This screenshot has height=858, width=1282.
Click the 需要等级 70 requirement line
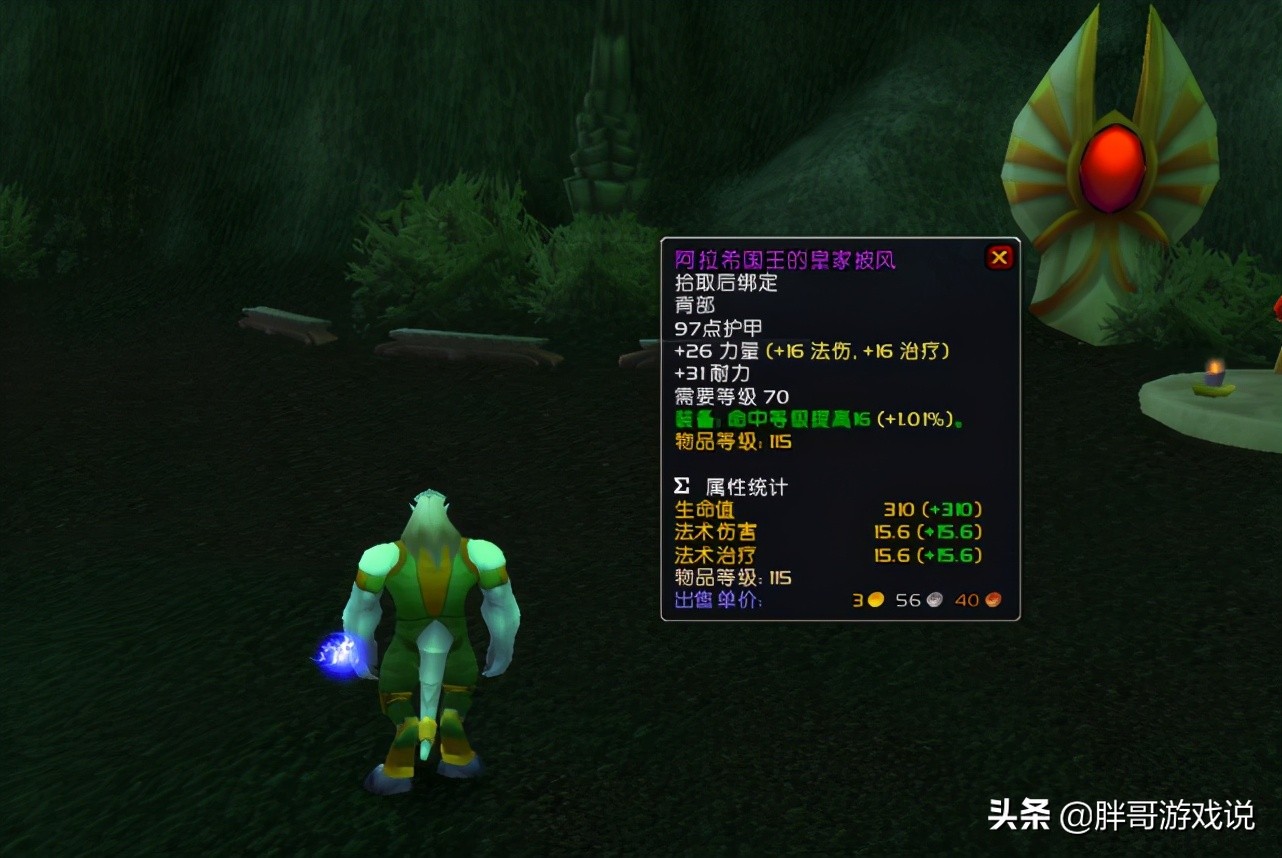[x=731, y=396]
